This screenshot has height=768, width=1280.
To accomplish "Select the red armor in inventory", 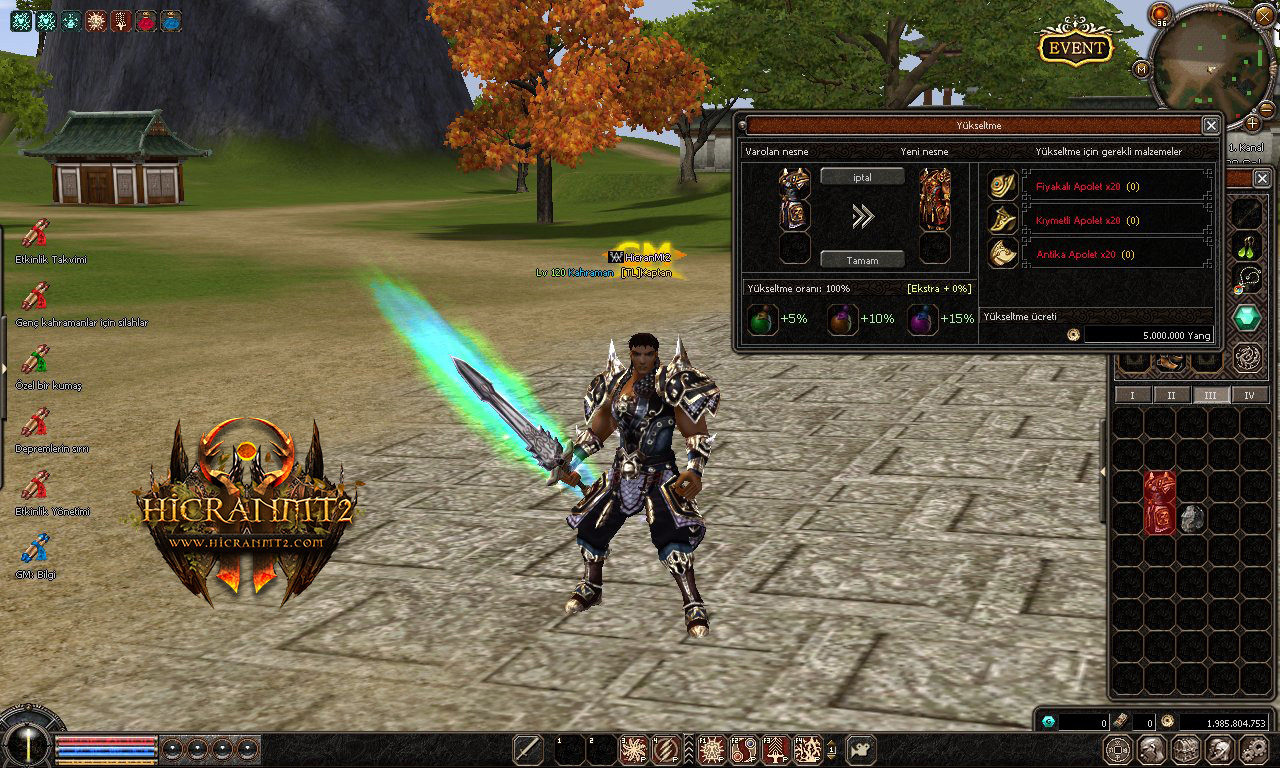I will pyautogui.click(x=1160, y=503).
